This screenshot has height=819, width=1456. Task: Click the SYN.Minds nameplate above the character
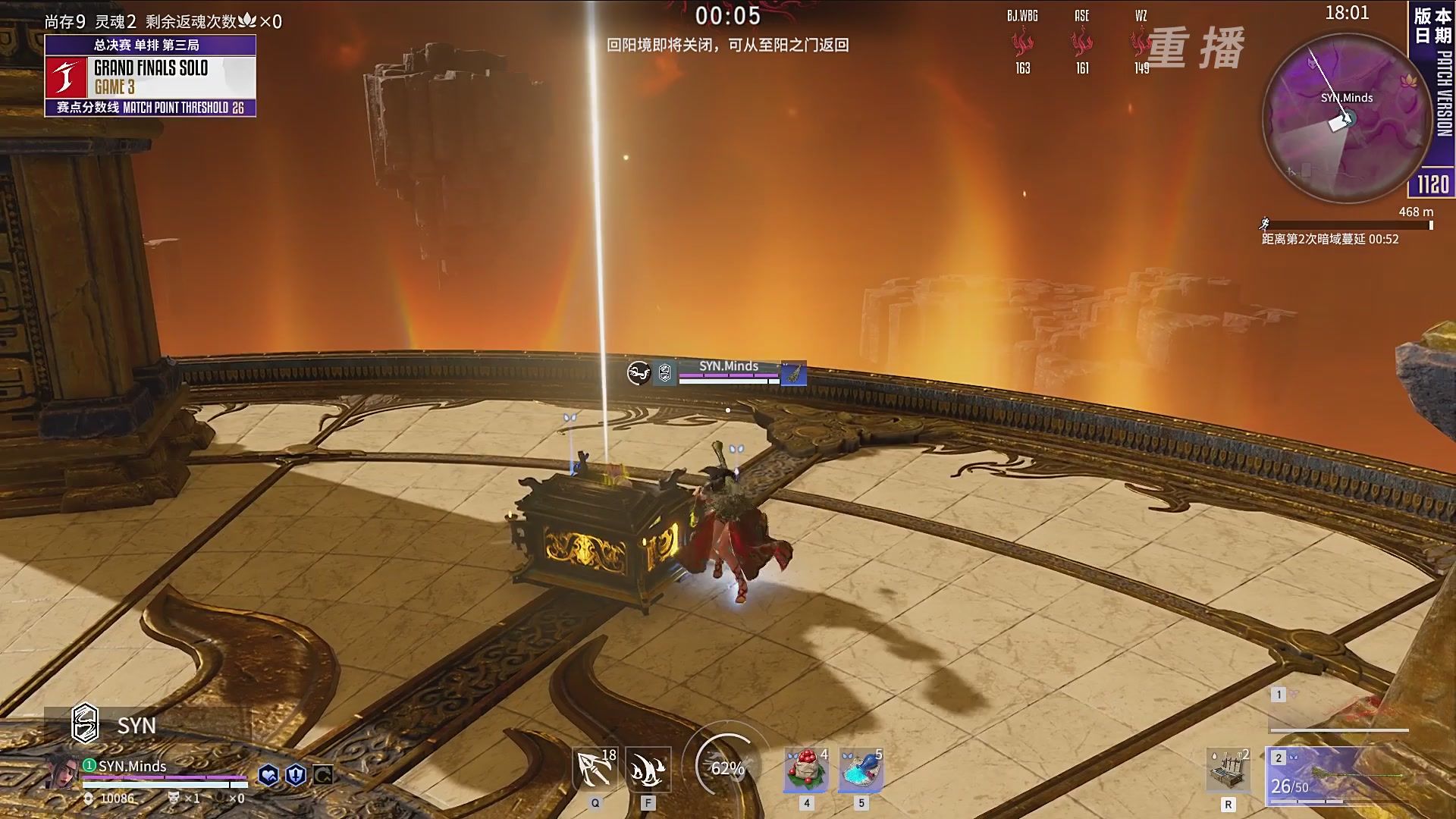point(728,367)
